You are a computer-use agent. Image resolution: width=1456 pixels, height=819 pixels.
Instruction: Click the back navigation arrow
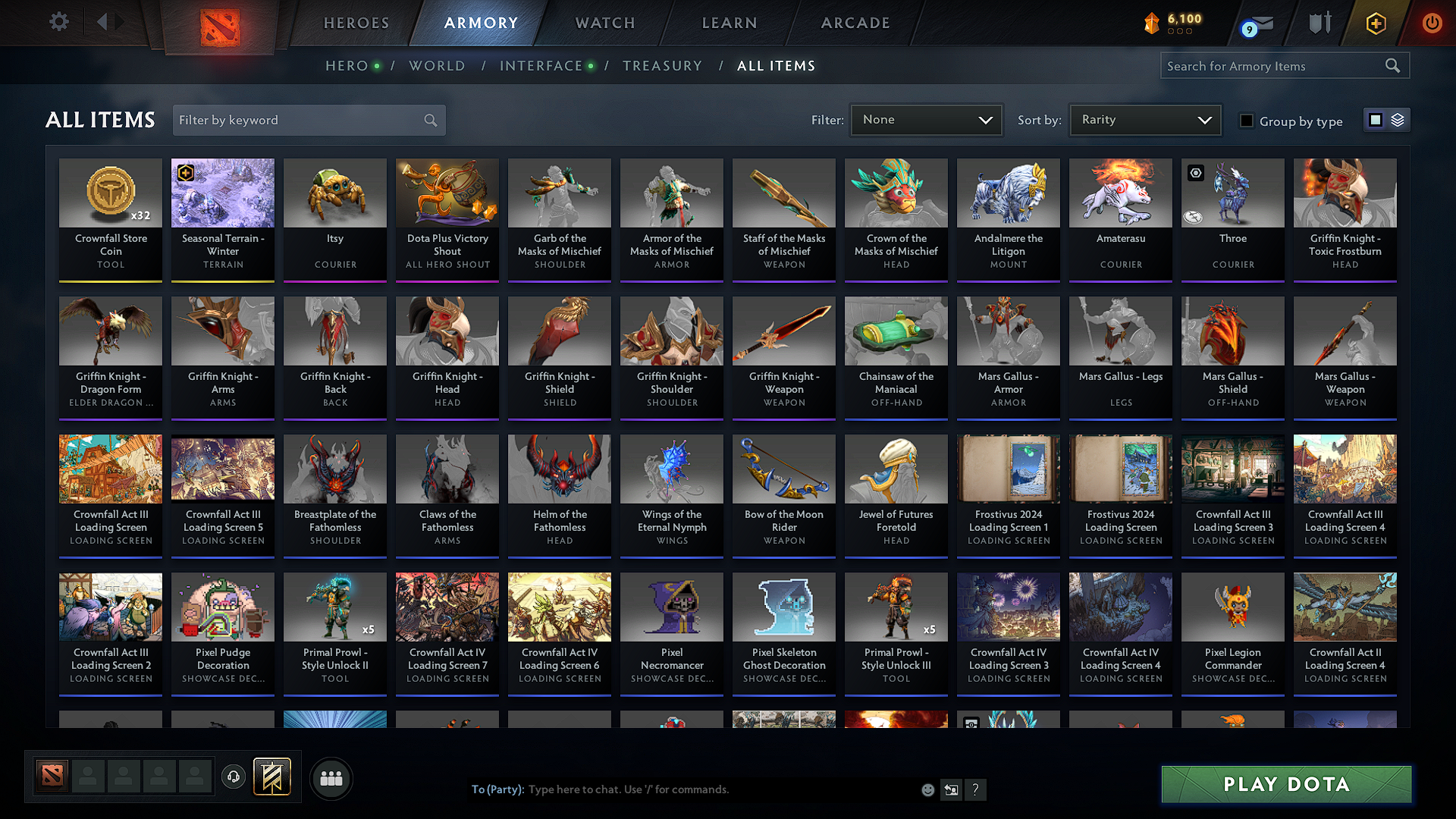pos(101,22)
